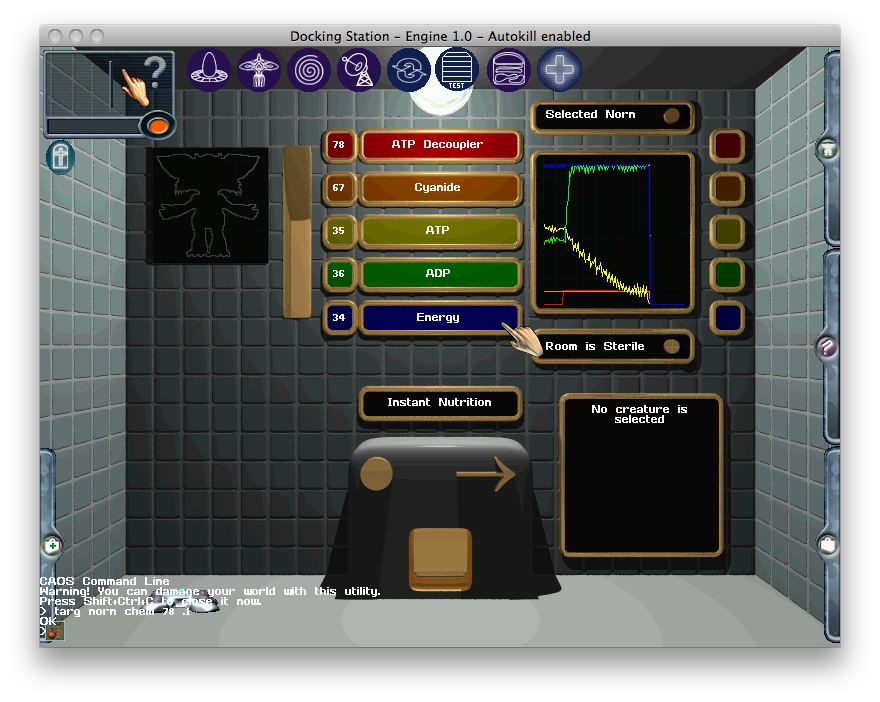Click the yellow ATP button
The image size is (880, 702).
[x=440, y=231]
